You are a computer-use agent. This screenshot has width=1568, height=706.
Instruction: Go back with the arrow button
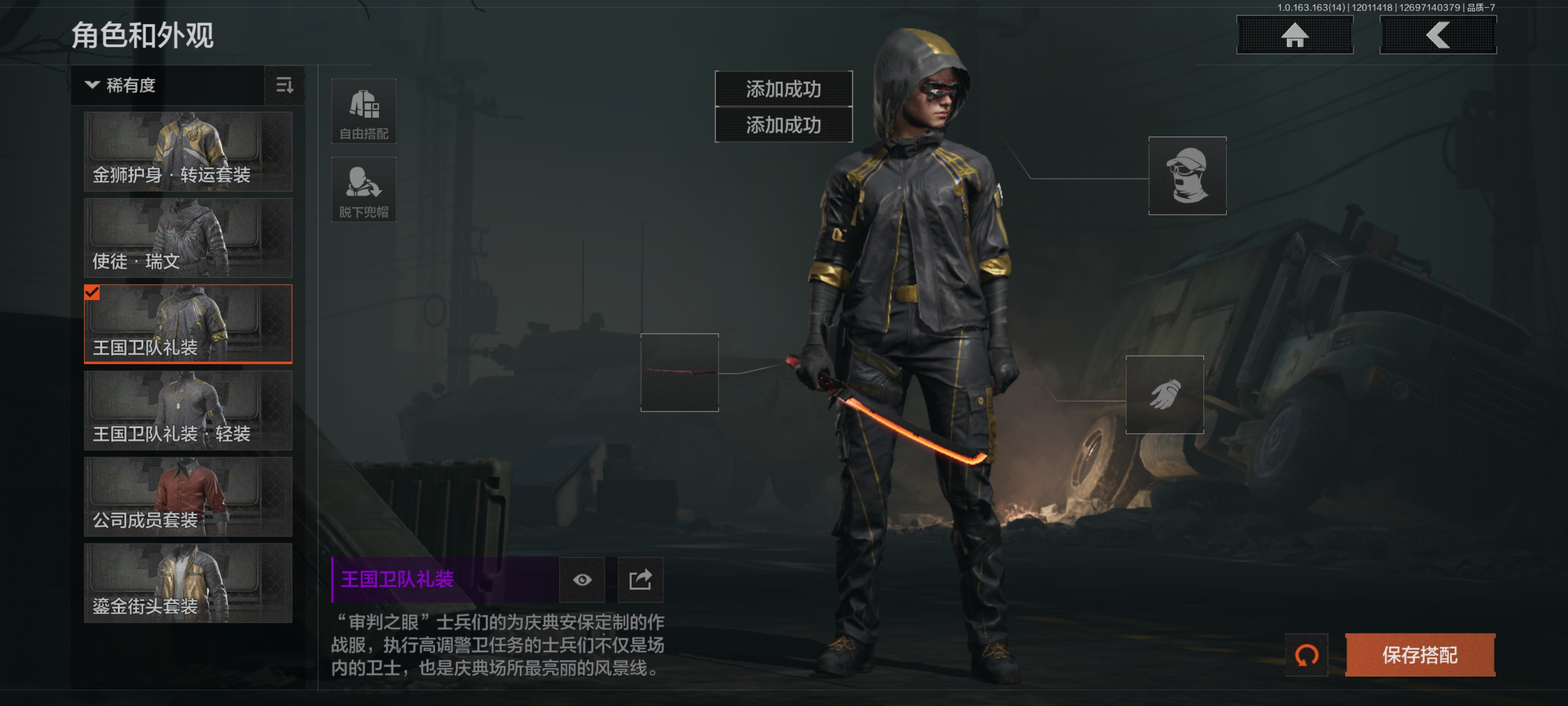coord(1437,35)
